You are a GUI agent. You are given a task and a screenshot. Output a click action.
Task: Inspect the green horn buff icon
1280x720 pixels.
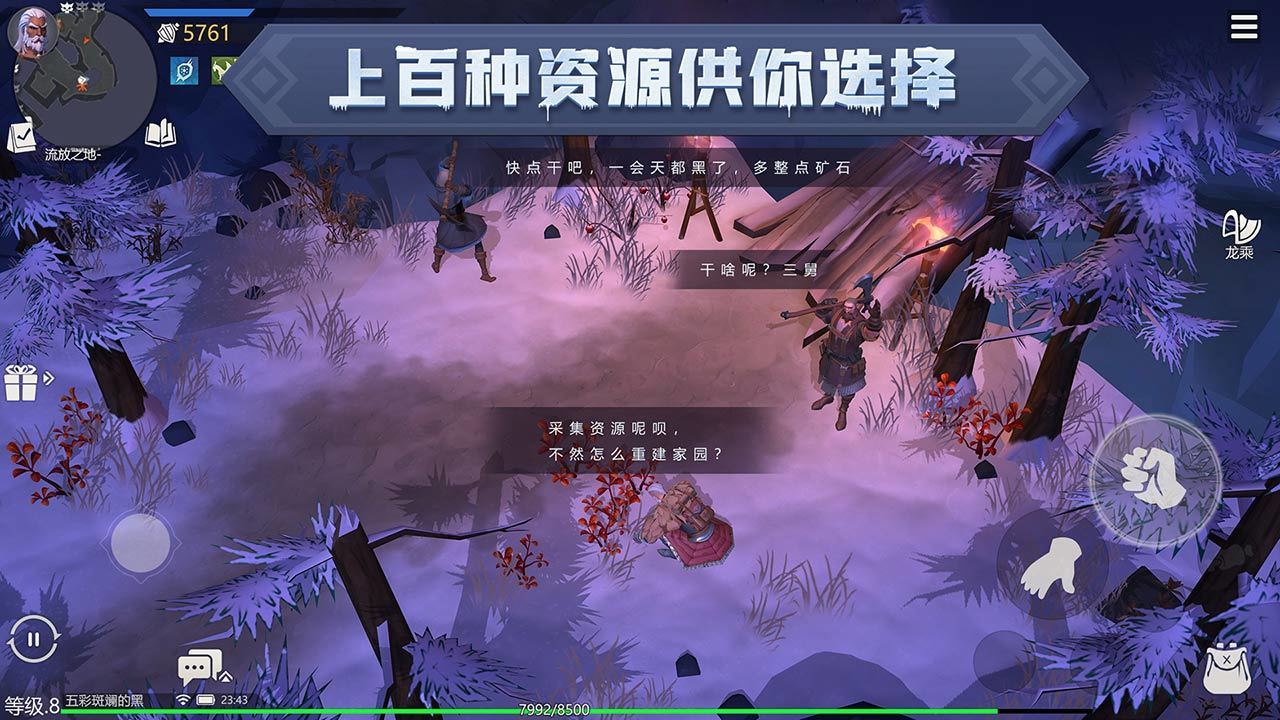(x=222, y=70)
